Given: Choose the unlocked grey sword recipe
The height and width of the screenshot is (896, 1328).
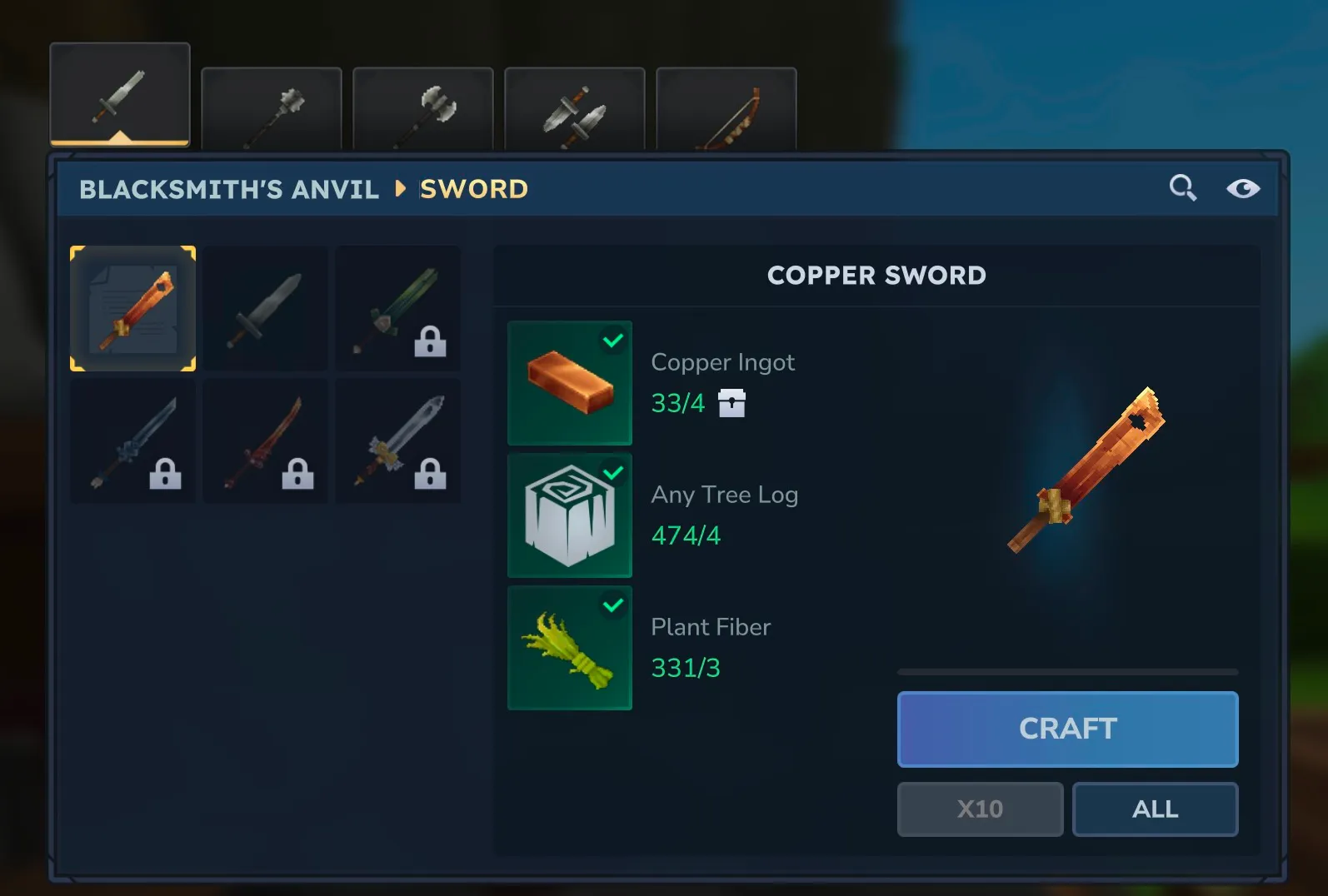Looking at the screenshot, I should click(266, 308).
